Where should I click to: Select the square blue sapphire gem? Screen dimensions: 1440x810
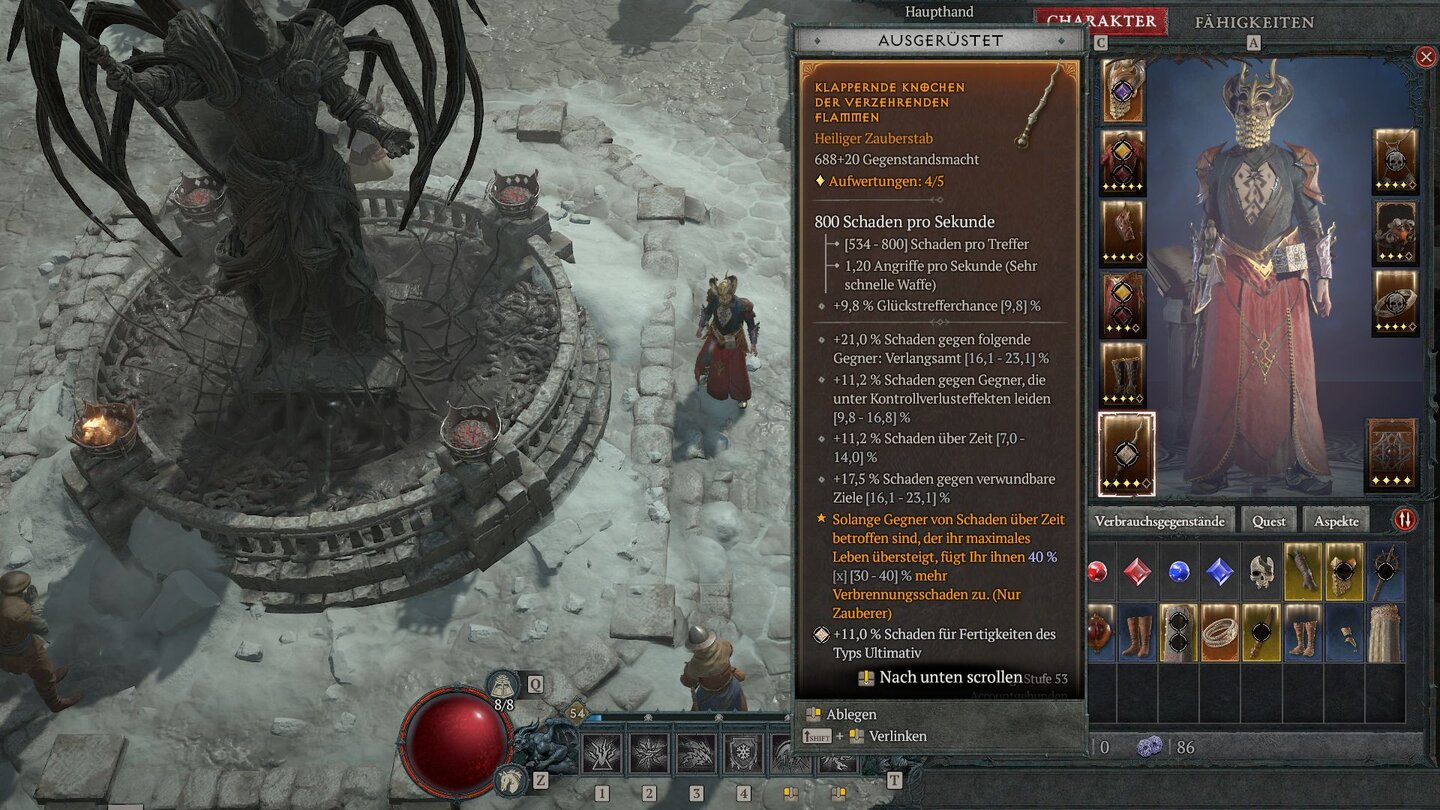[1220, 572]
